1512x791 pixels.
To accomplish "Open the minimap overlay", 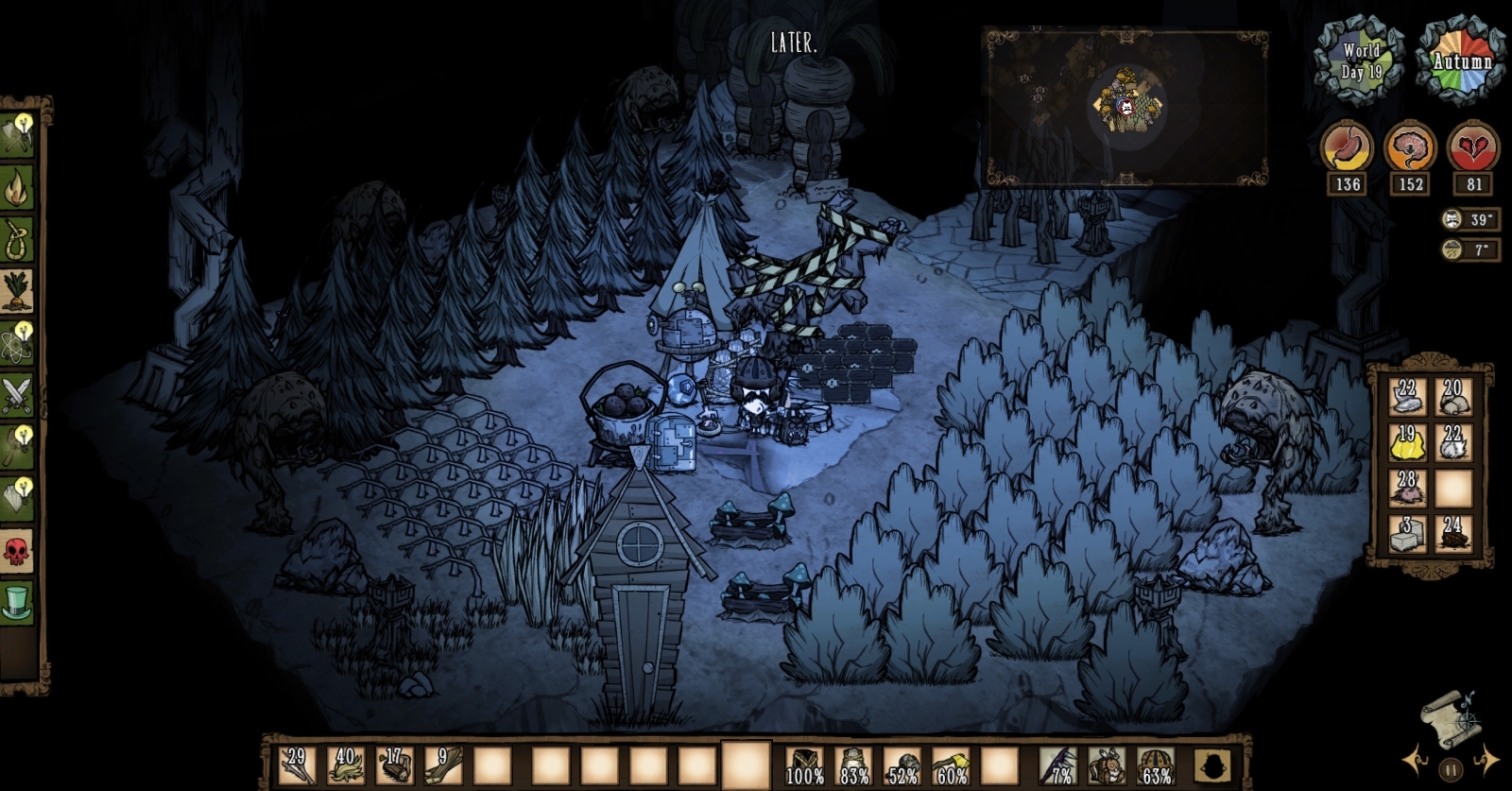I will tap(1126, 106).
